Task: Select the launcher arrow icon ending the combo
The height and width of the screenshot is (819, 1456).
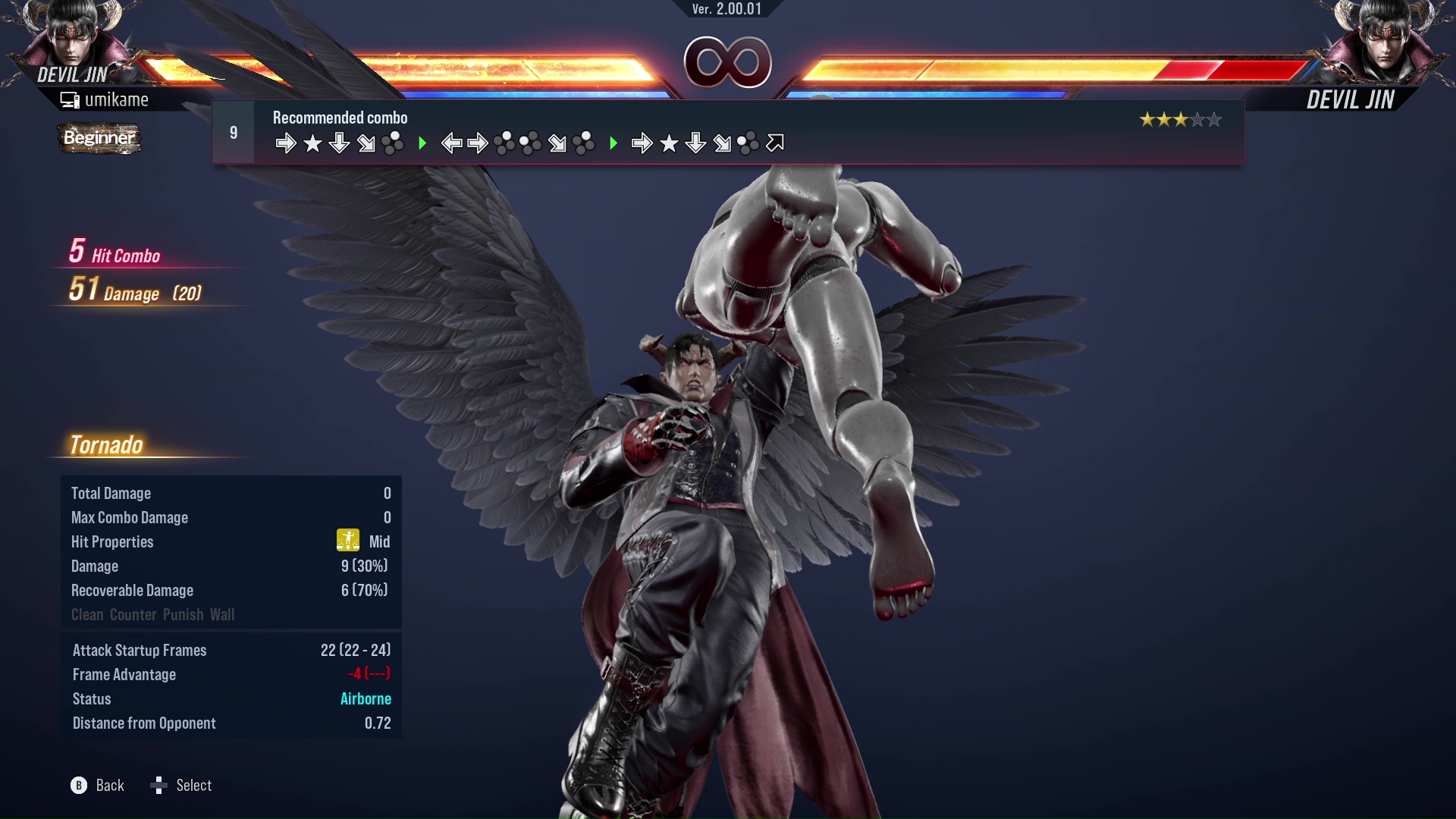Action: coord(774,143)
